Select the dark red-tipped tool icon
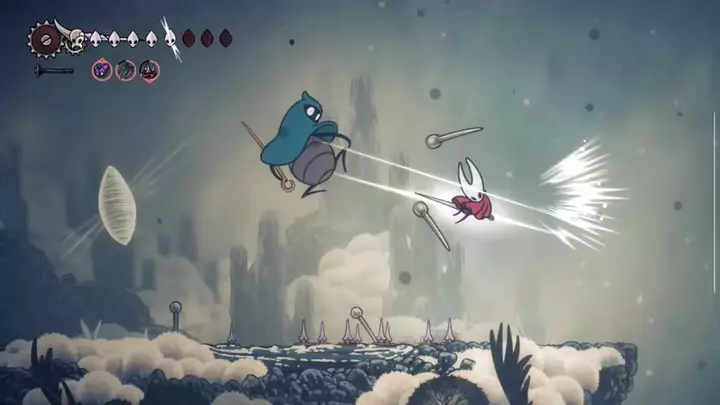The height and width of the screenshot is (405, 720). (x=148, y=70)
